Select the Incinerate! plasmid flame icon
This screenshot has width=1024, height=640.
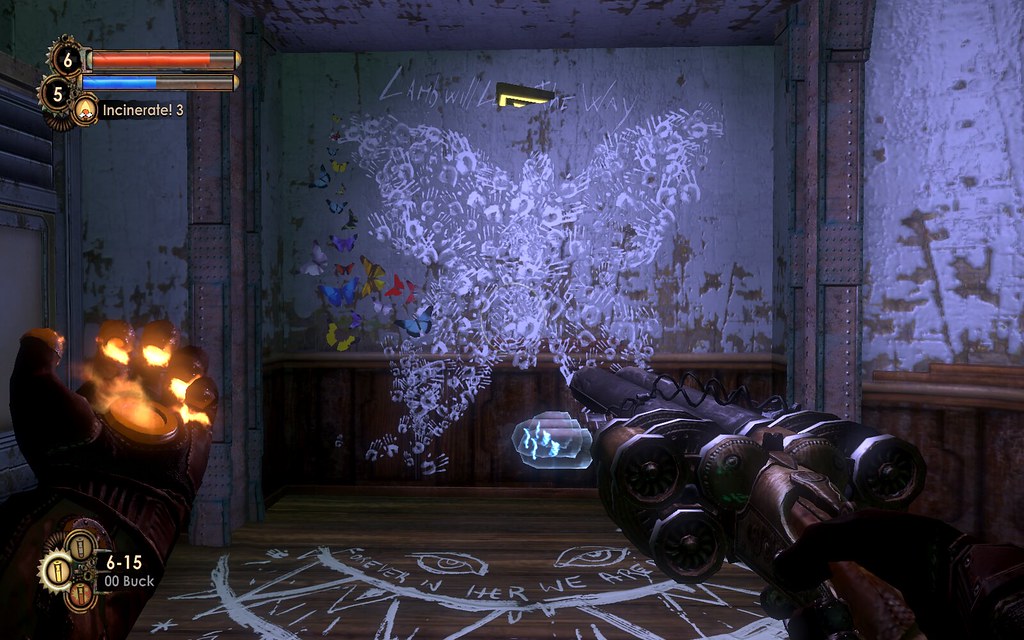[84, 109]
